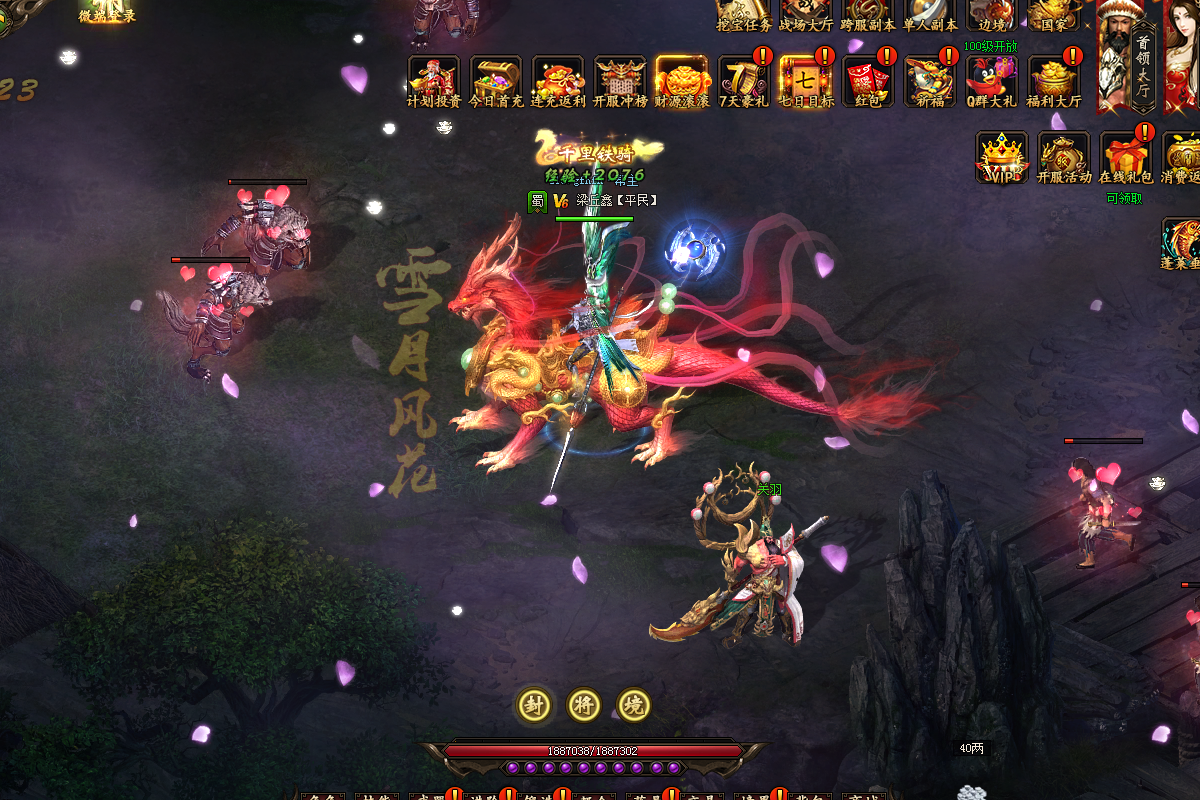Screen dimensions: 1200x800
Task: Click the Q群大礼 penguin icon
Action: [991, 80]
